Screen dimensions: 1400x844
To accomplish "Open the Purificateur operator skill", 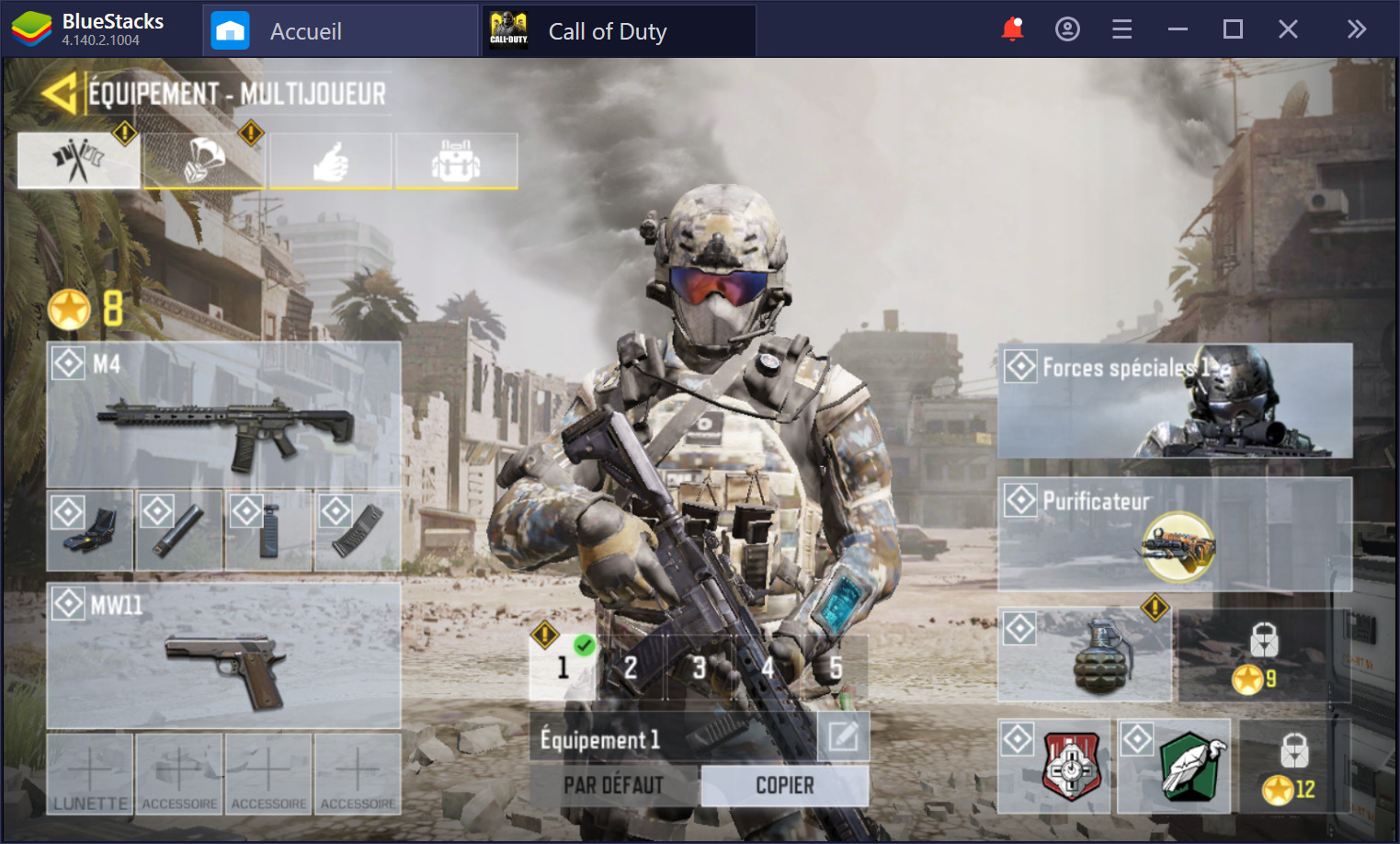I will [1175, 533].
